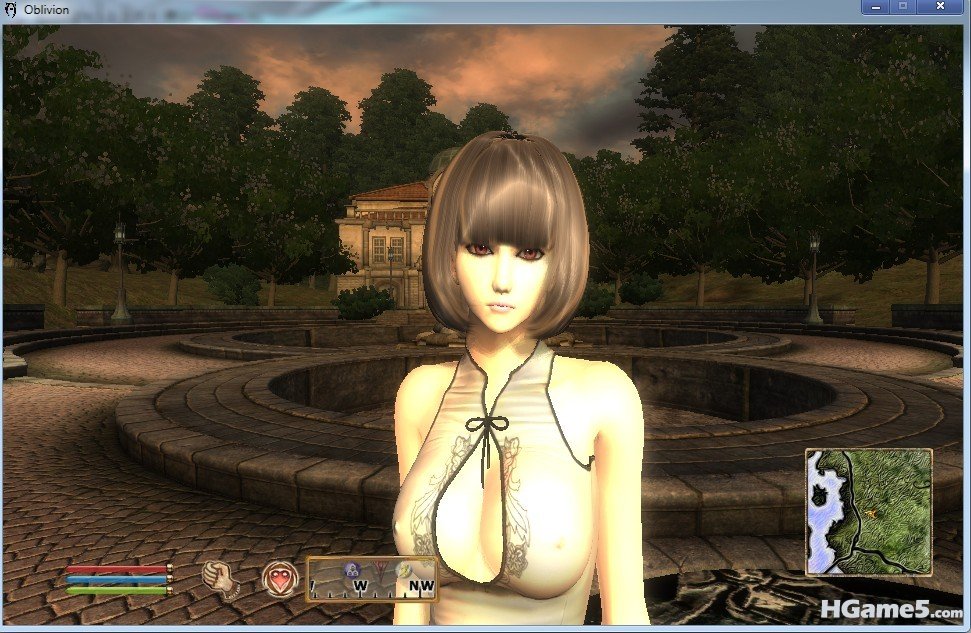The width and height of the screenshot is (971, 633).
Task: Open the minimap
Action: [868, 512]
